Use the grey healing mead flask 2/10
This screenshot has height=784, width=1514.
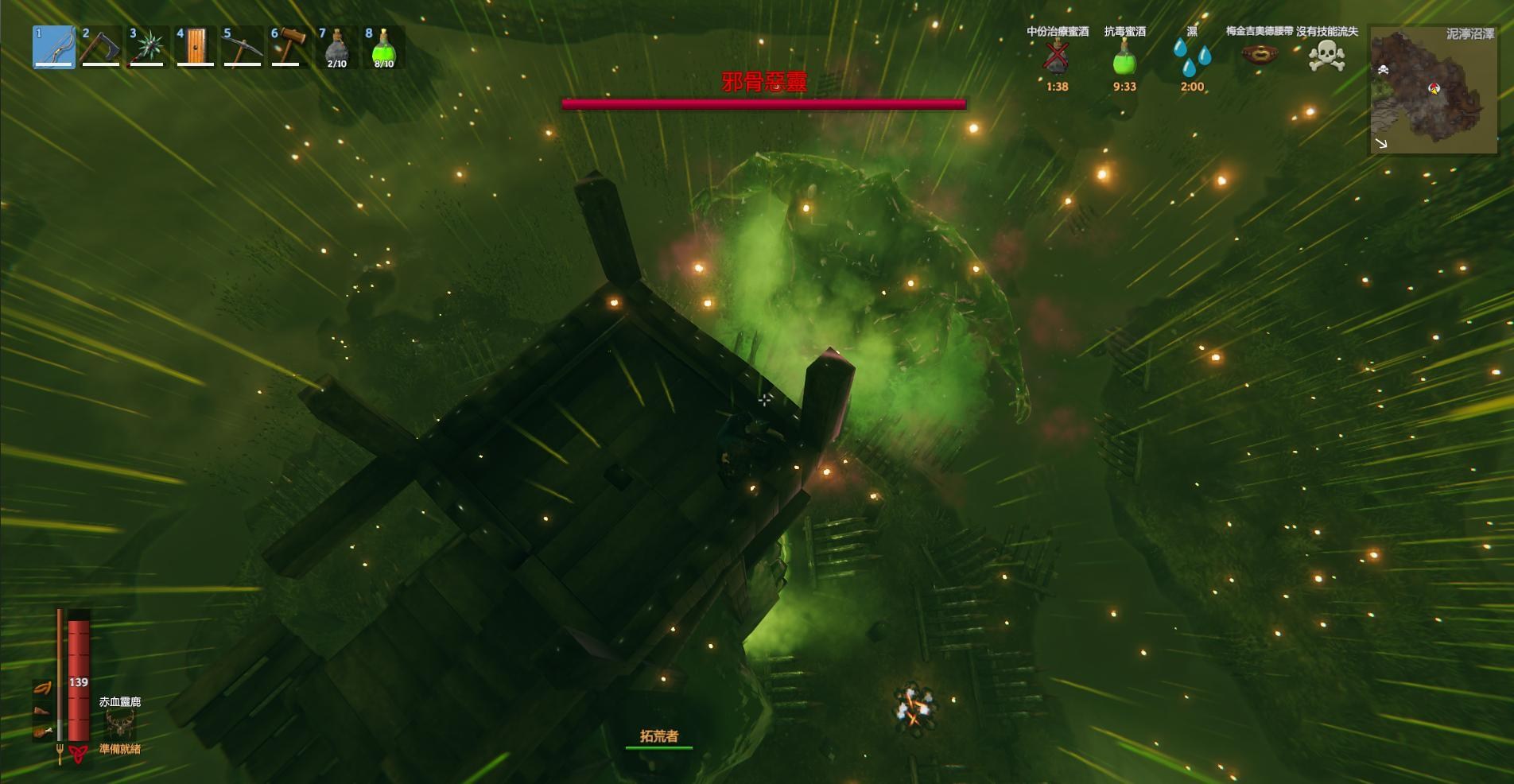click(336, 47)
